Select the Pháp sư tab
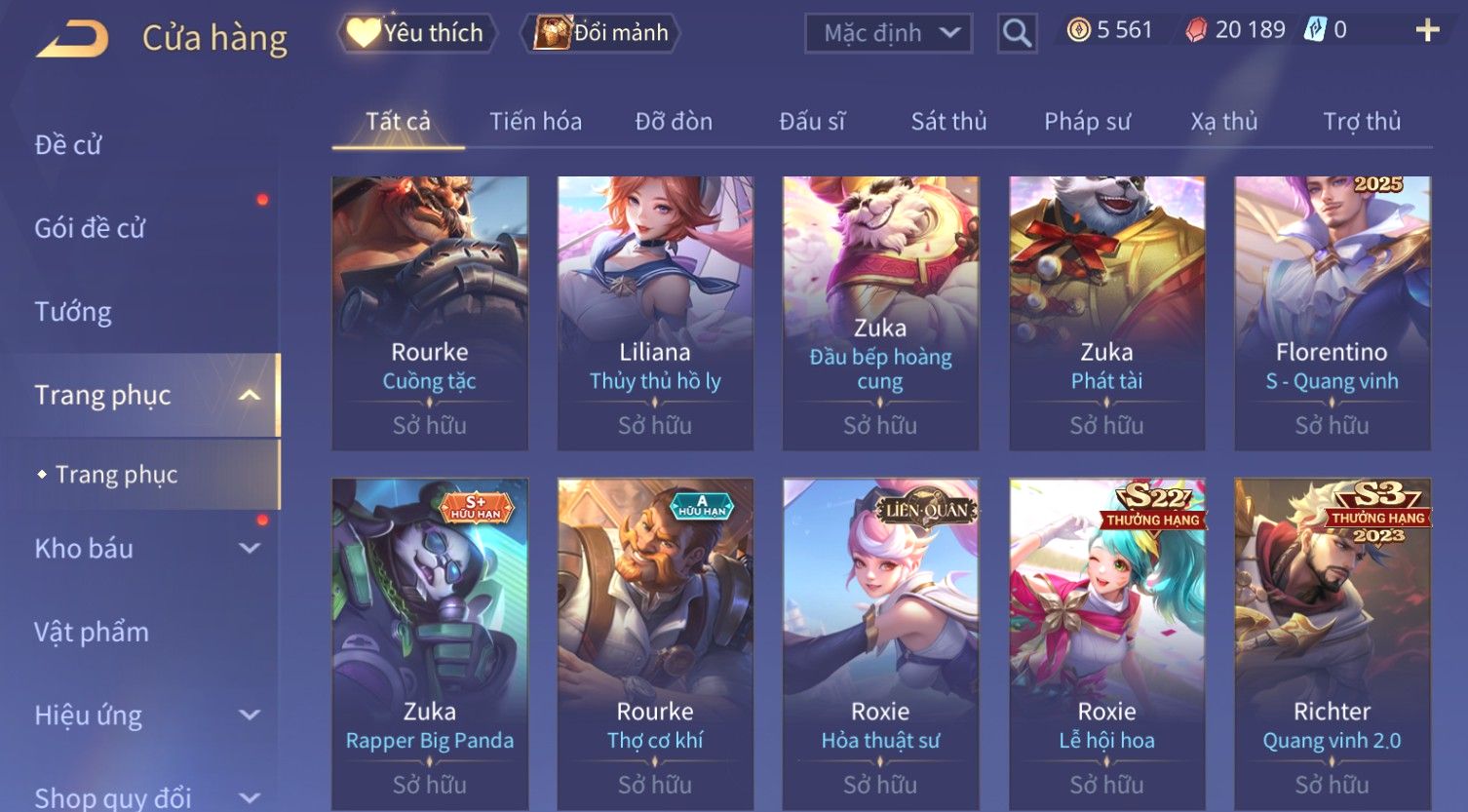Viewport: 1468px width, 812px height. (1087, 122)
